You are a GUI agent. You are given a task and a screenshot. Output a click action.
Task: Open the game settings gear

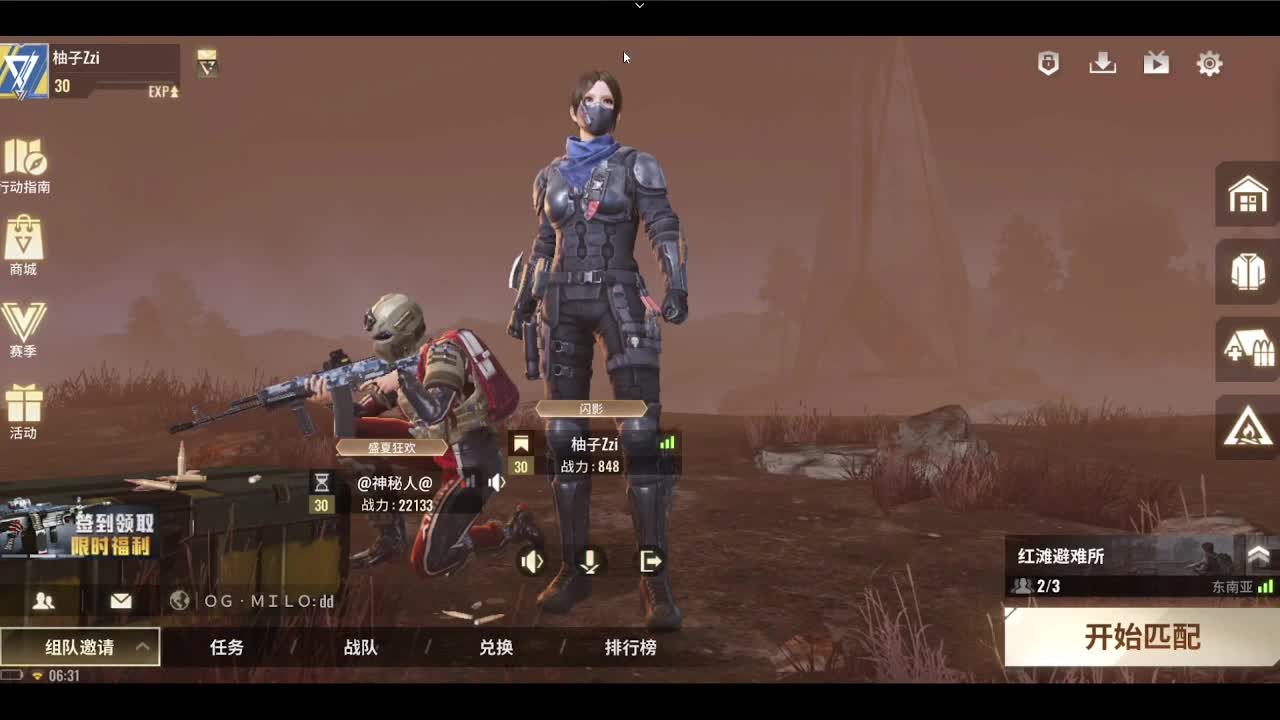click(x=1209, y=62)
